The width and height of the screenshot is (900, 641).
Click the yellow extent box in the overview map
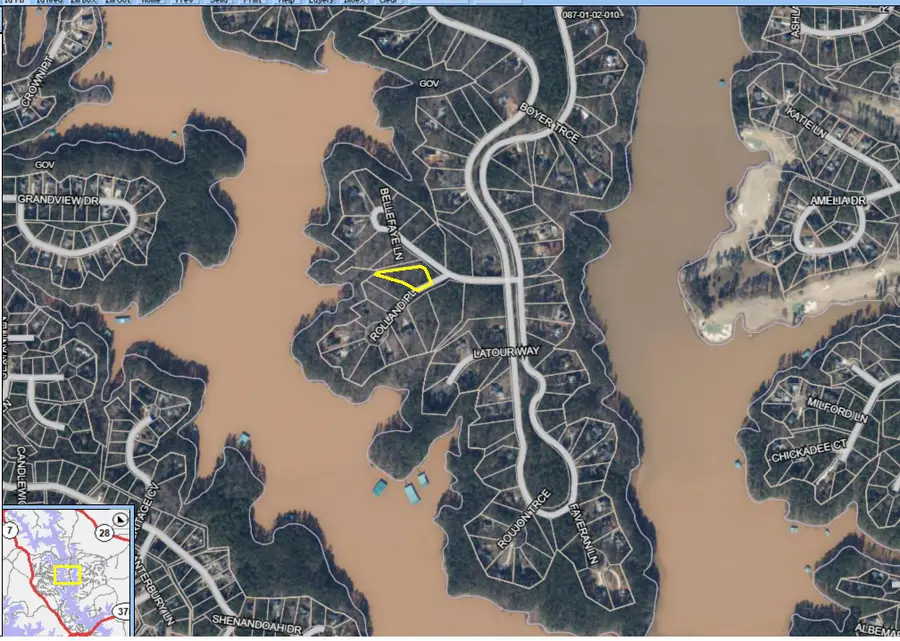click(x=67, y=575)
